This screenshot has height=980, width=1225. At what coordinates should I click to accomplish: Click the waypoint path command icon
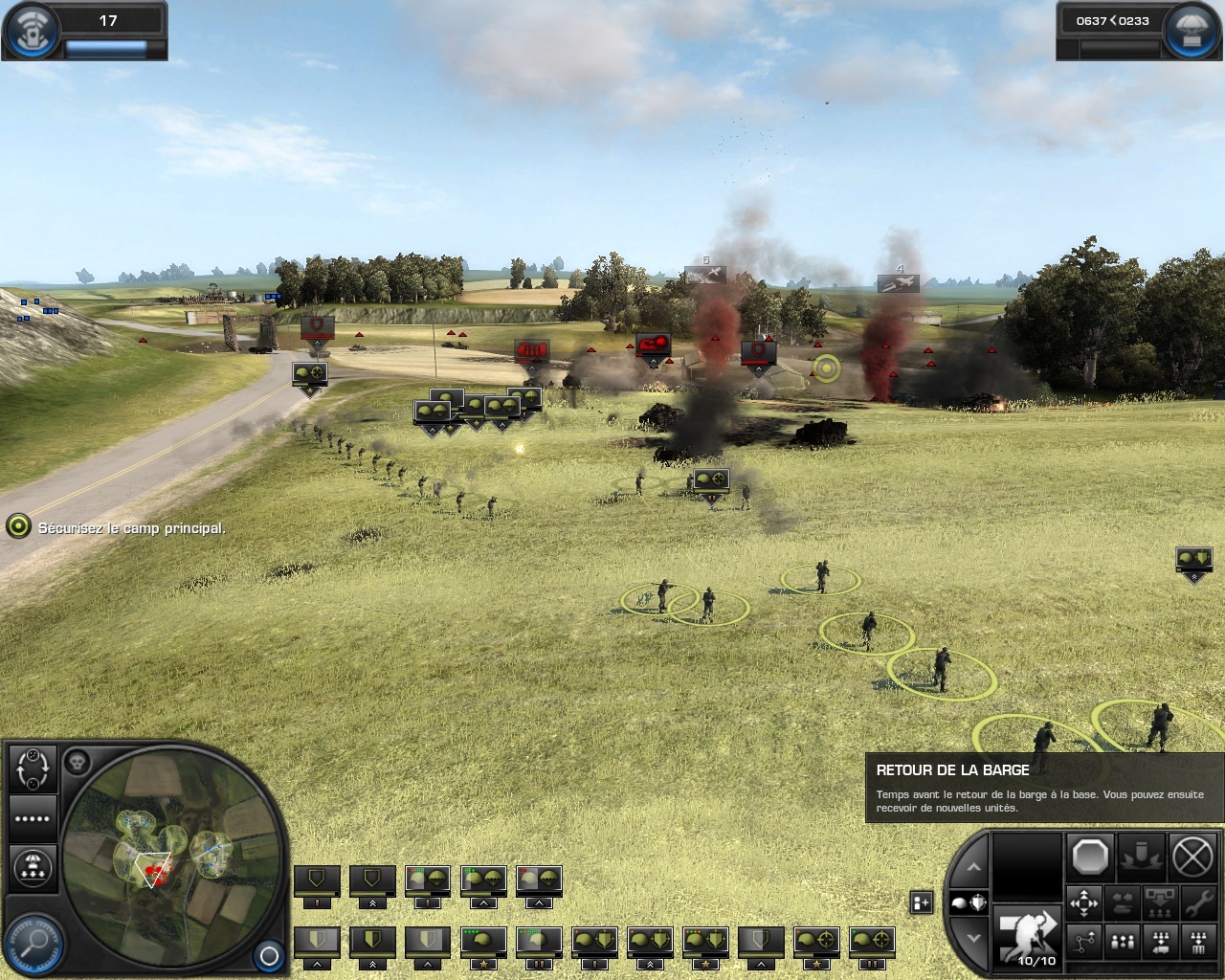pyautogui.click(x=1084, y=944)
